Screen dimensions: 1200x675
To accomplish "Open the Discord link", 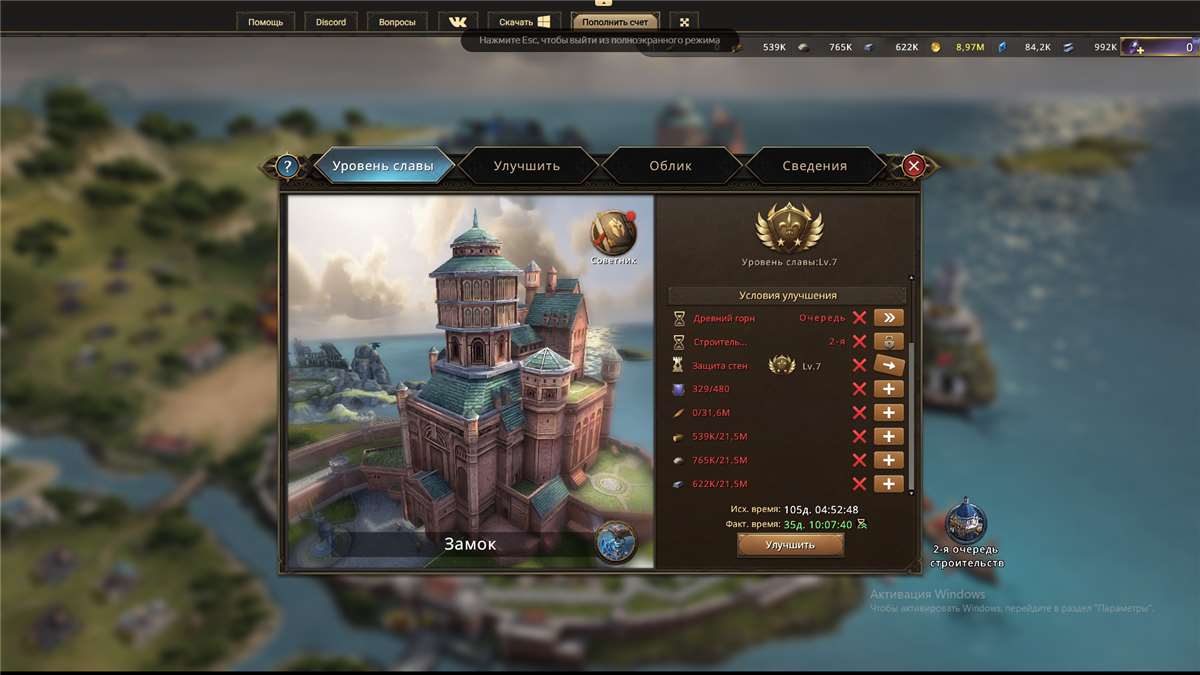I will (x=331, y=22).
